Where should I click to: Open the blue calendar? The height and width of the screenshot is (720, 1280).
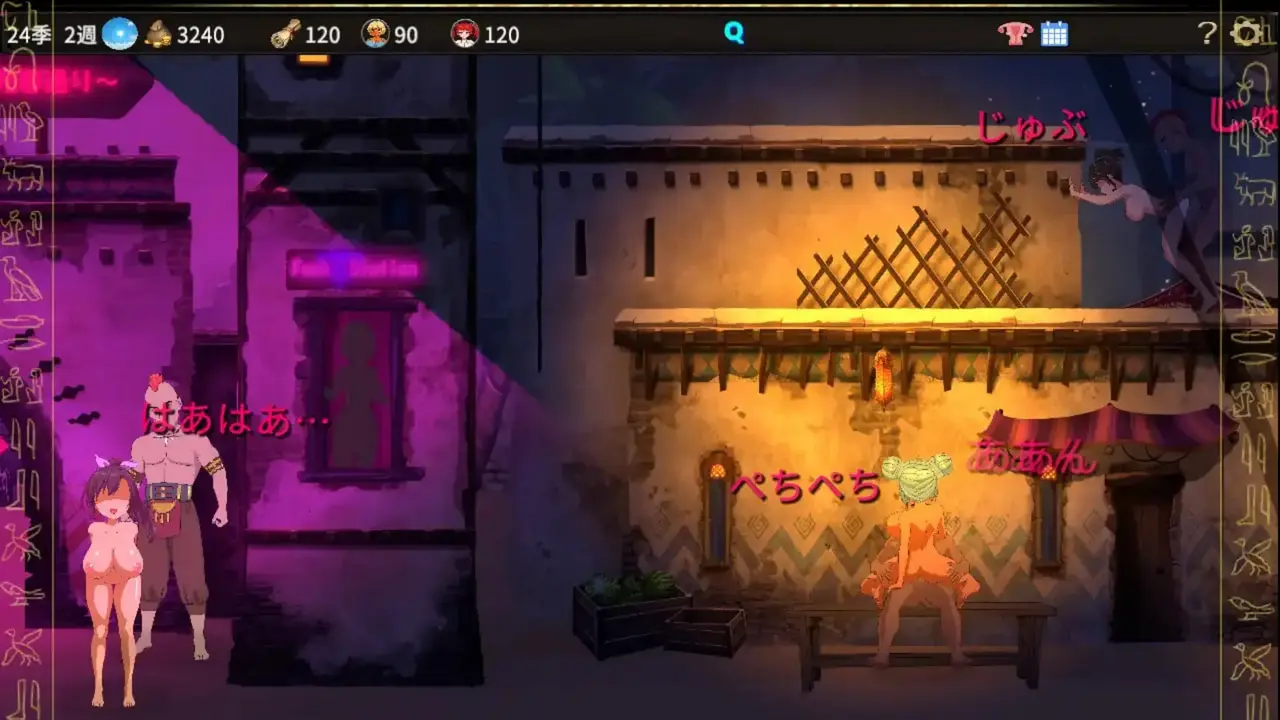(1054, 34)
